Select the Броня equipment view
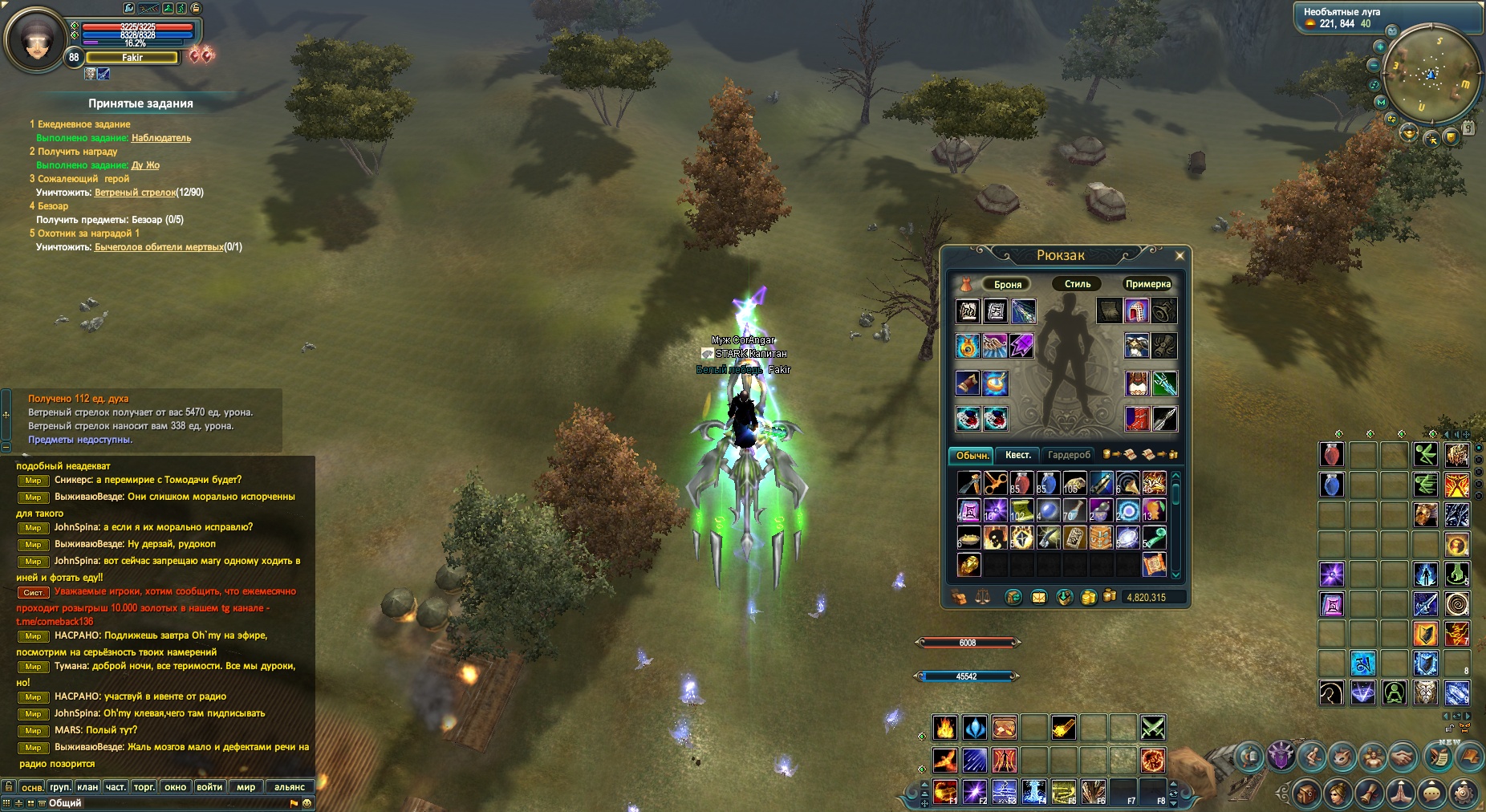This screenshot has width=1486, height=812. click(x=1008, y=284)
